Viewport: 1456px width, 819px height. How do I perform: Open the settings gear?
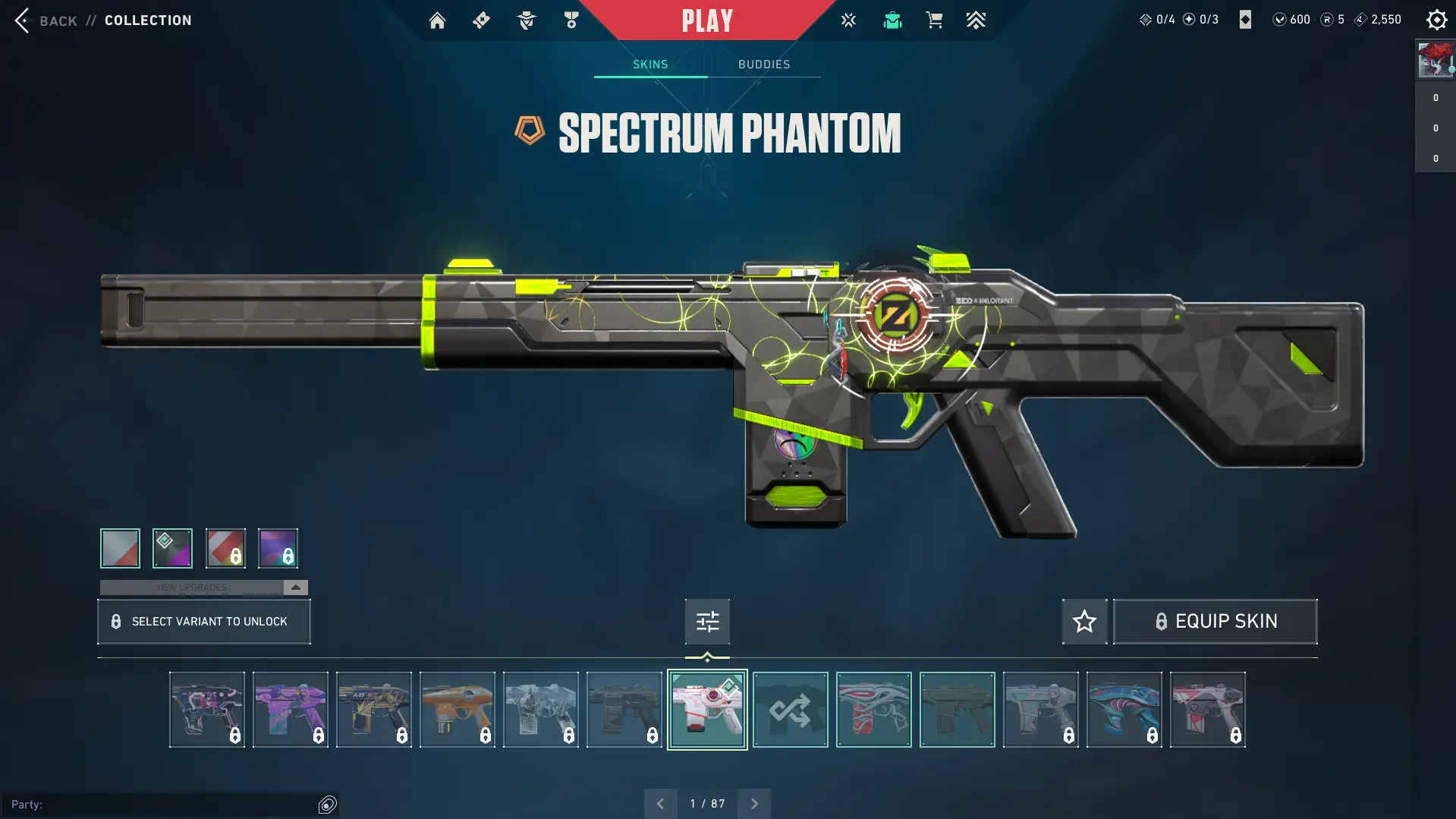pos(1436,20)
